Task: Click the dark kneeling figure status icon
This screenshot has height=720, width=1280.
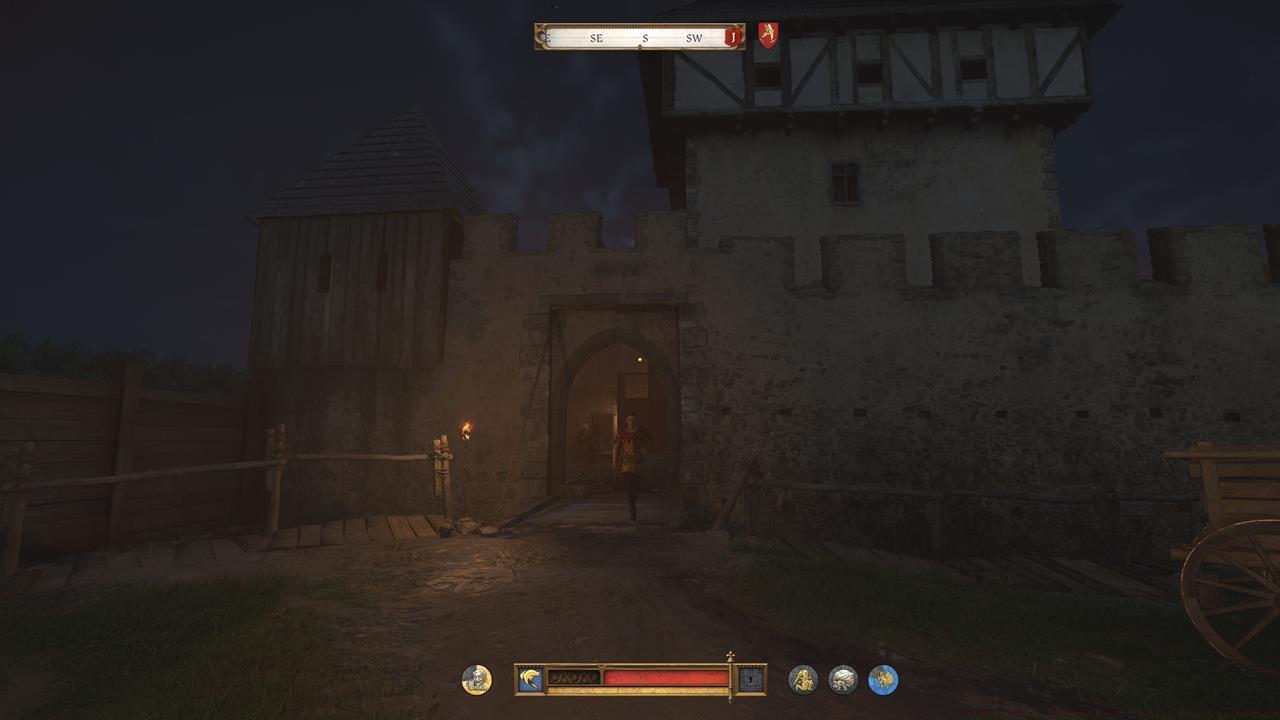Action: click(x=804, y=678)
